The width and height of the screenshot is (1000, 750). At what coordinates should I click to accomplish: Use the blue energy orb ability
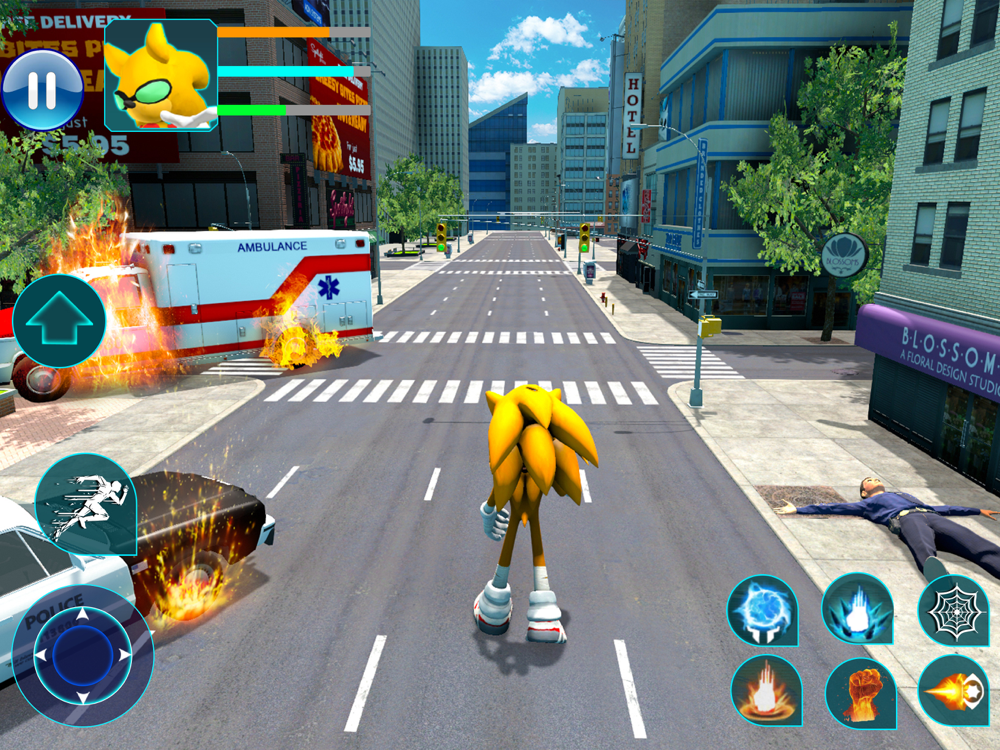(762, 609)
